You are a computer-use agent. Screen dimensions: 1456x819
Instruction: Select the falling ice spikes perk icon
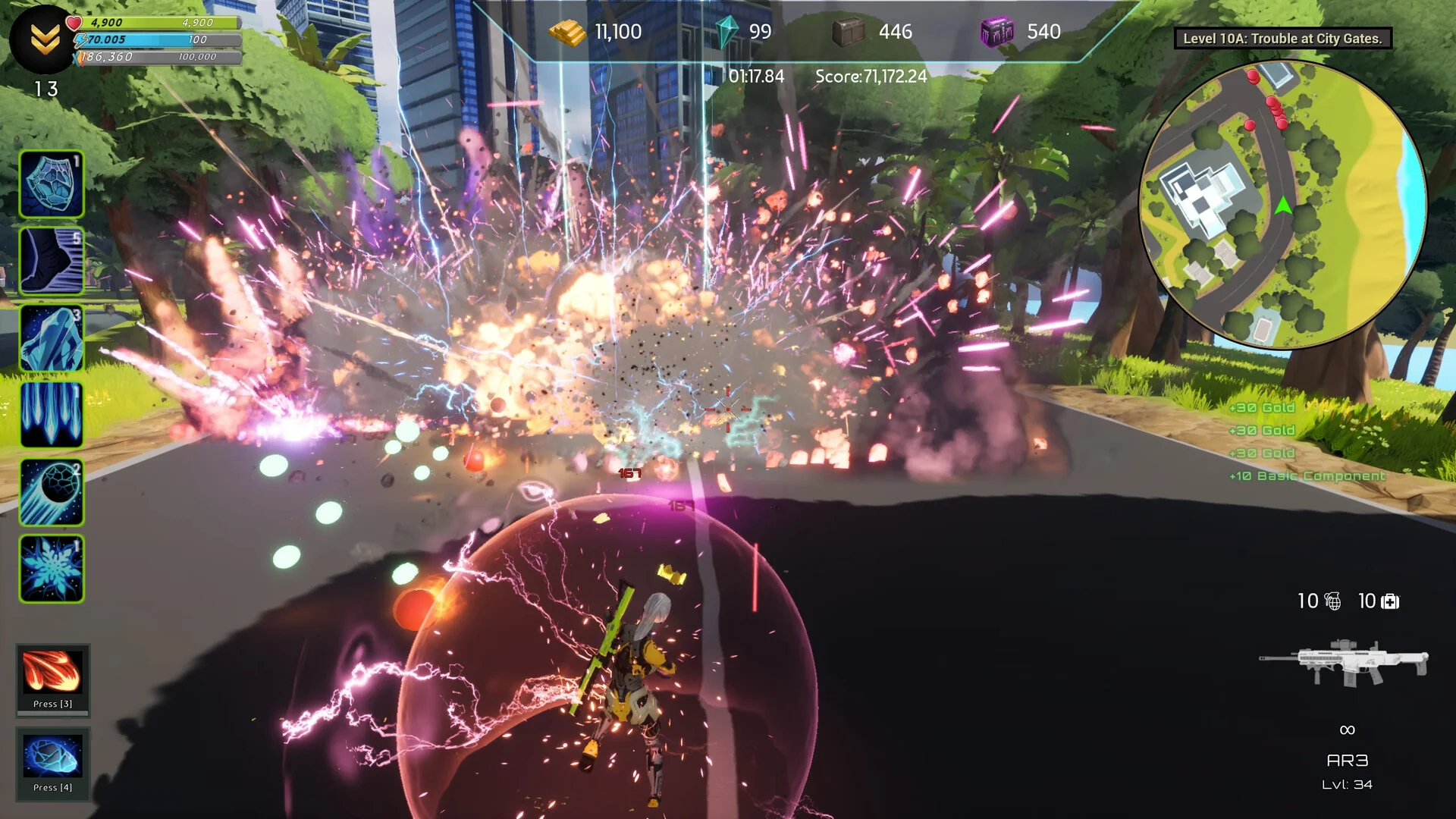(52, 415)
